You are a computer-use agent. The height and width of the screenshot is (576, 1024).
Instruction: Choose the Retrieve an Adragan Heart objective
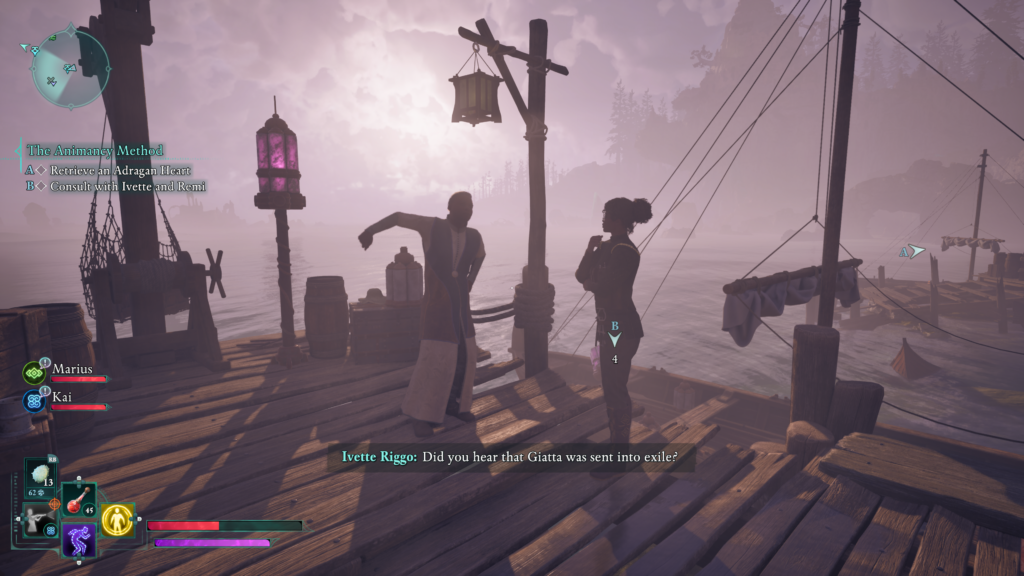(x=120, y=171)
